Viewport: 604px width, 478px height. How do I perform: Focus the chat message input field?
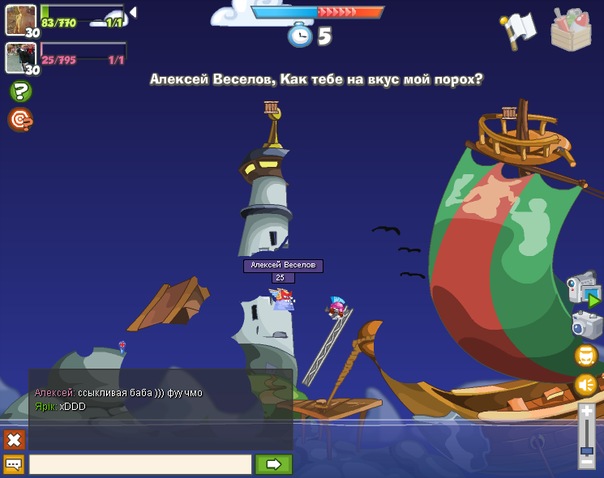click(x=140, y=464)
